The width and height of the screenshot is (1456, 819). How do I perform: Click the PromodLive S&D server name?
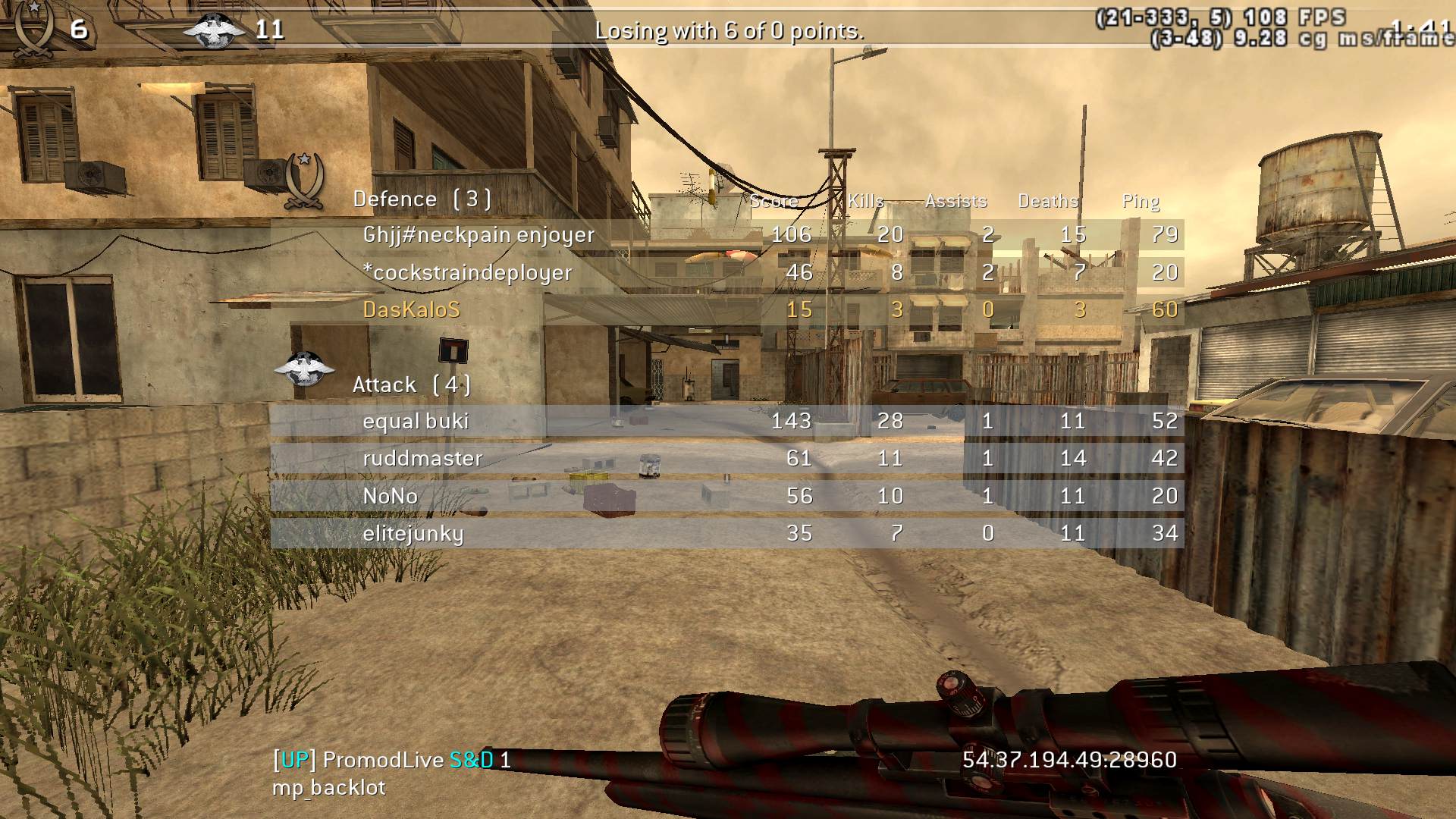pyautogui.click(x=391, y=760)
